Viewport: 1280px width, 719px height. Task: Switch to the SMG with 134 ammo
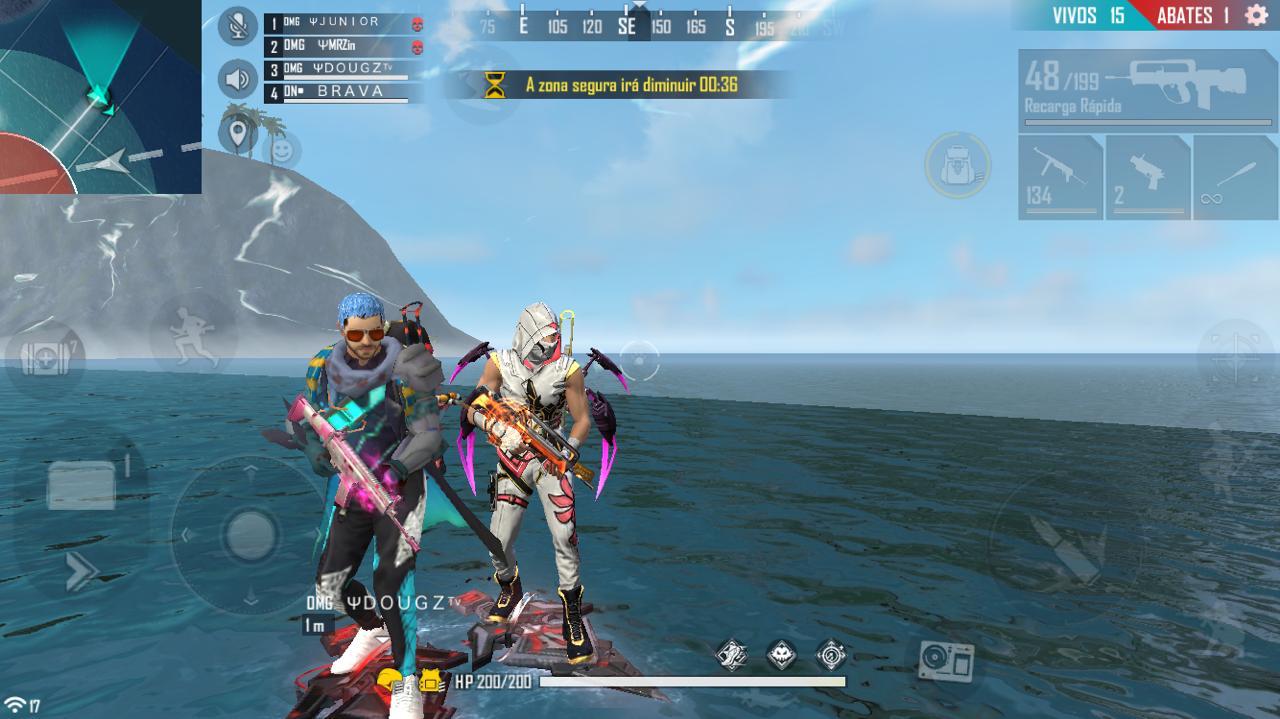pyautogui.click(x=1060, y=177)
